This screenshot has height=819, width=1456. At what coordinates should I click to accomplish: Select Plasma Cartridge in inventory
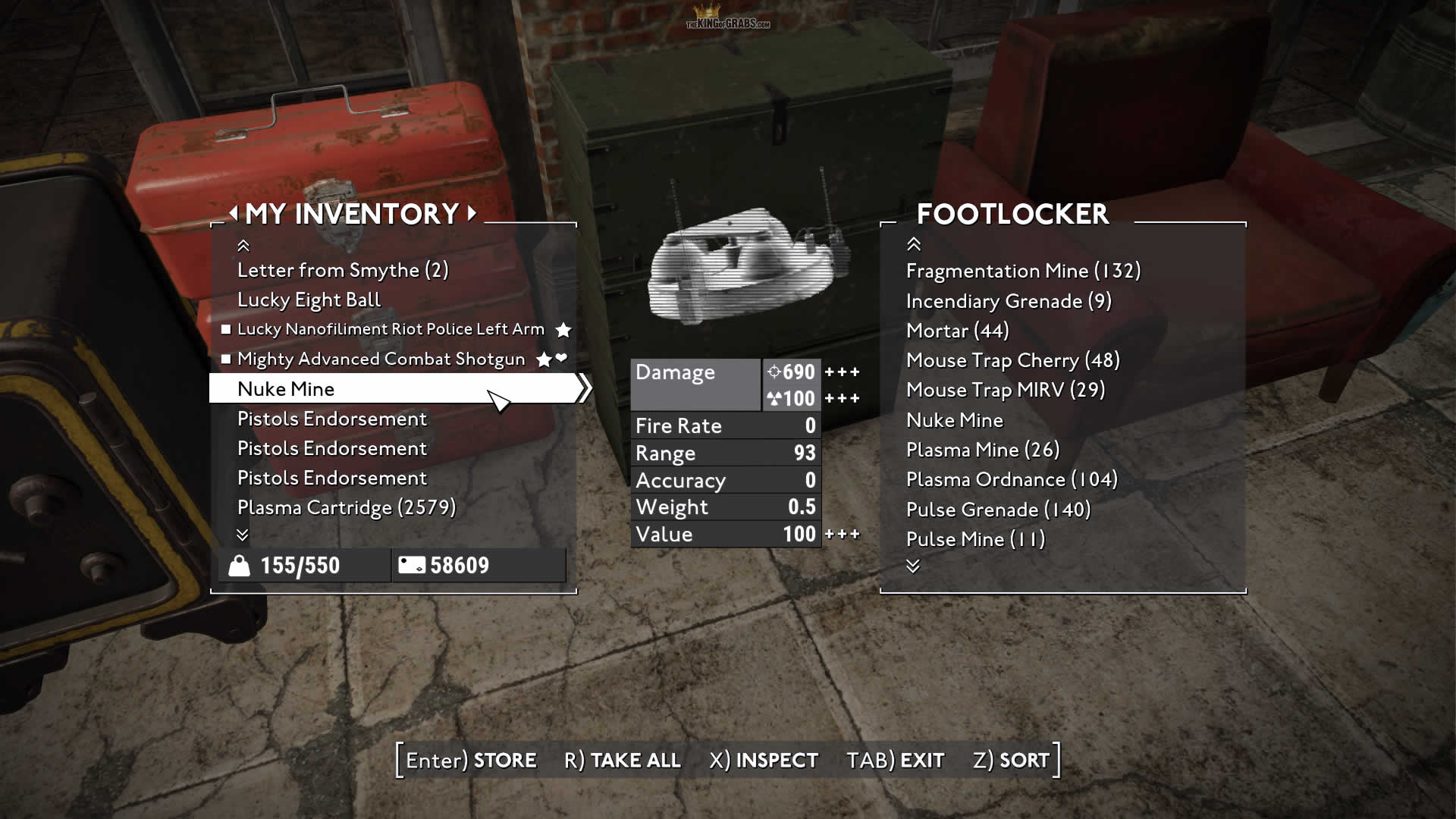click(346, 507)
